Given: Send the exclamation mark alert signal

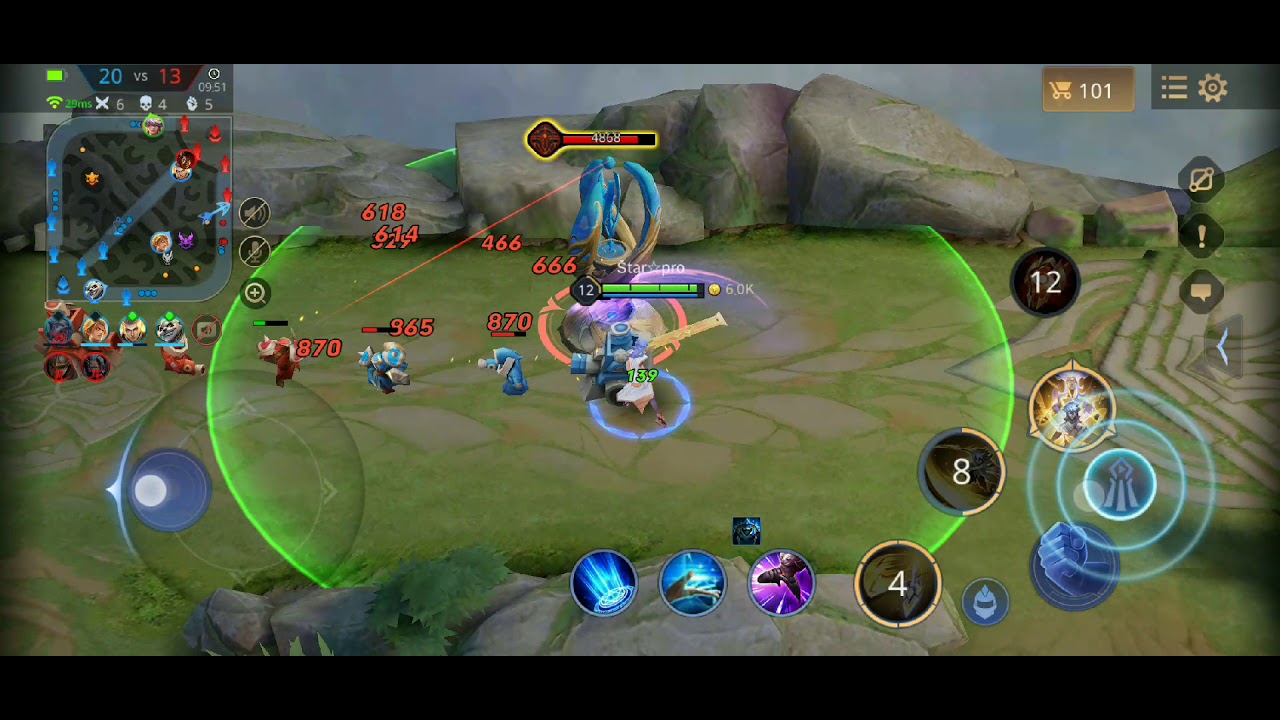Looking at the screenshot, I should 1201,236.
